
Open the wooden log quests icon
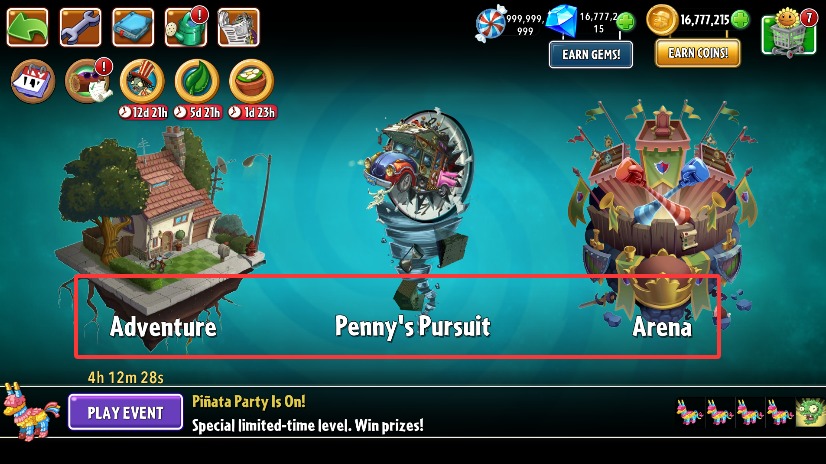[87, 82]
